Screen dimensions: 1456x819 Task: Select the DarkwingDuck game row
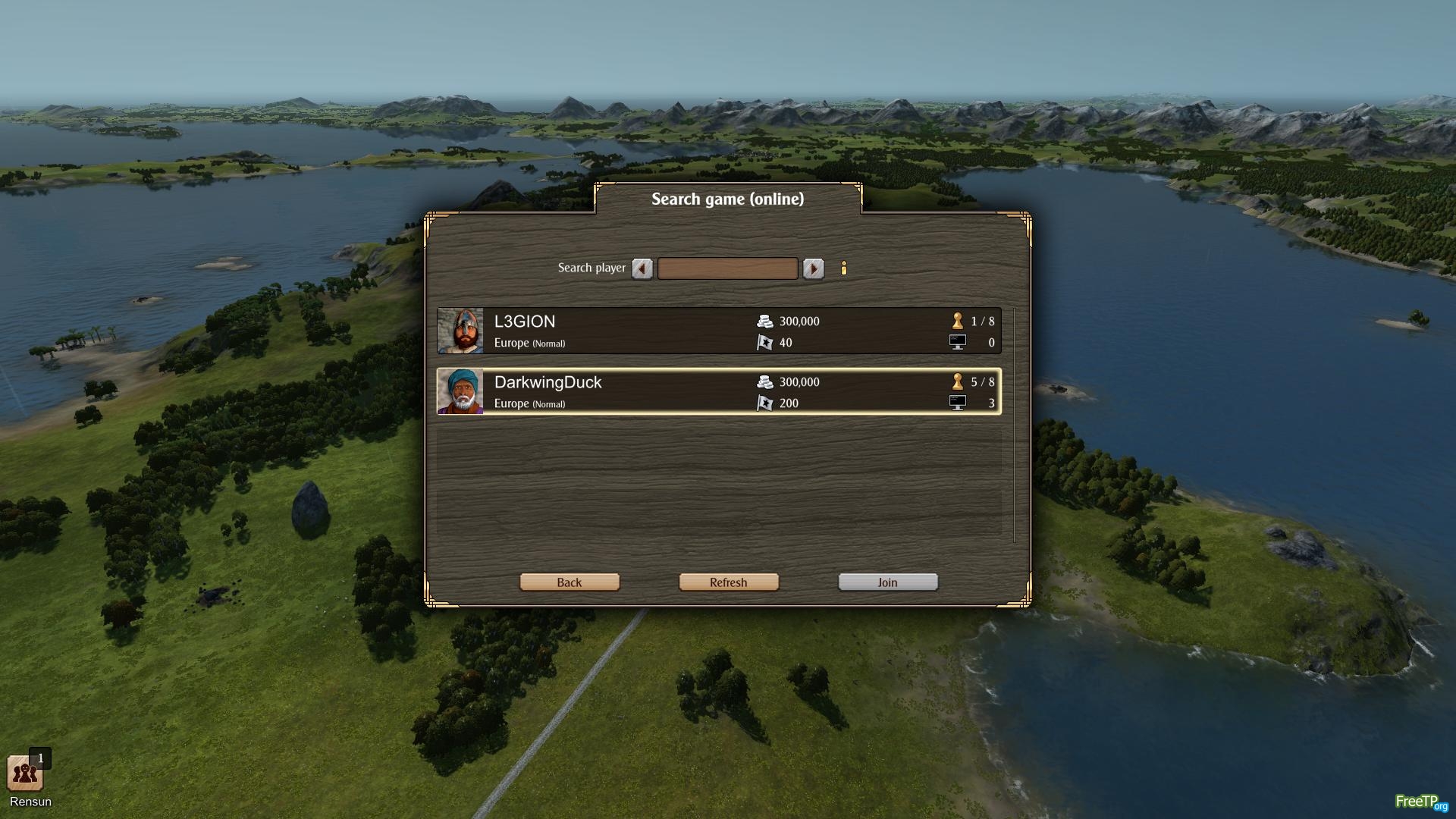pos(718,392)
